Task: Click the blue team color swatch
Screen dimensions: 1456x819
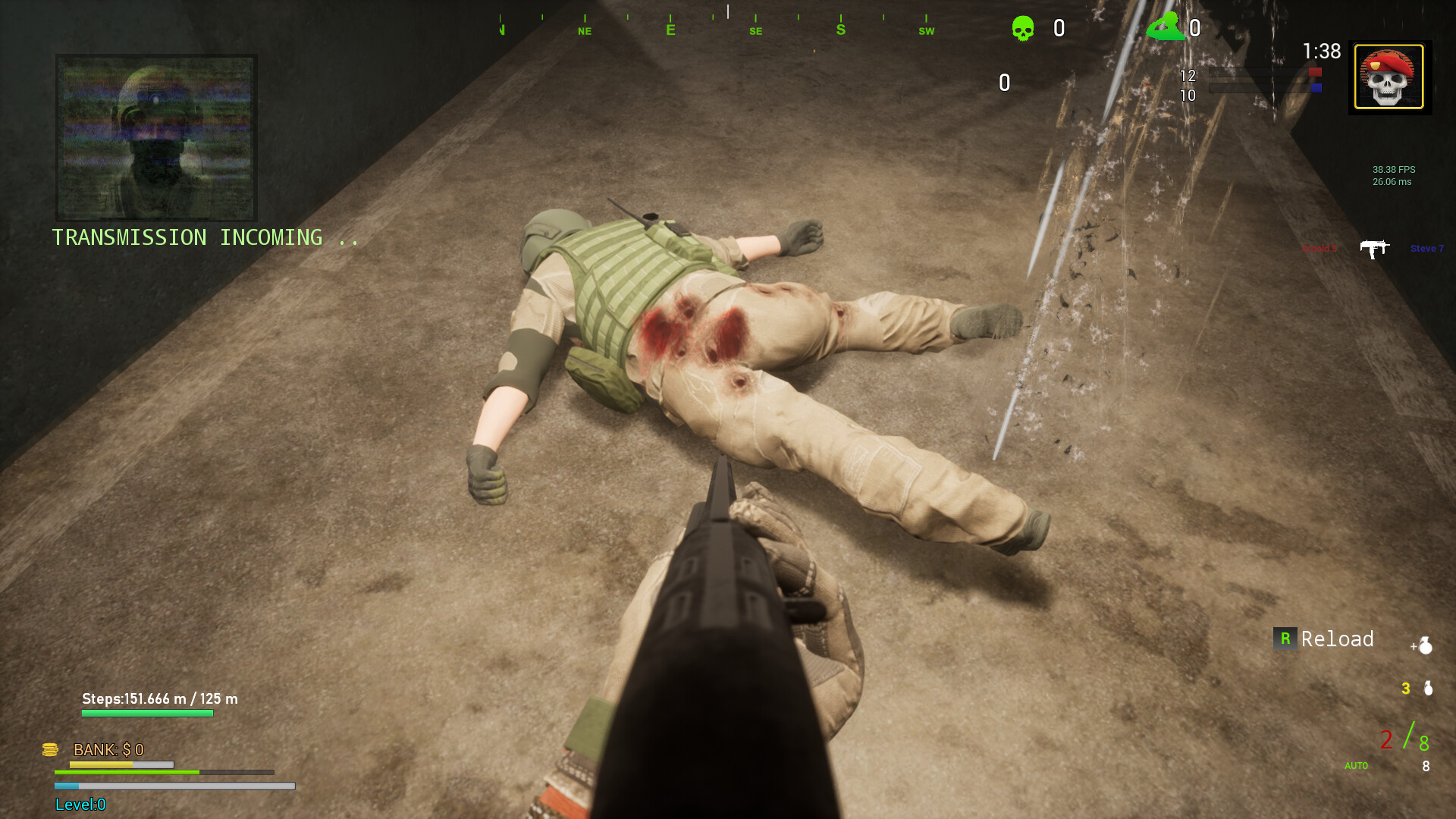Action: (x=1317, y=87)
